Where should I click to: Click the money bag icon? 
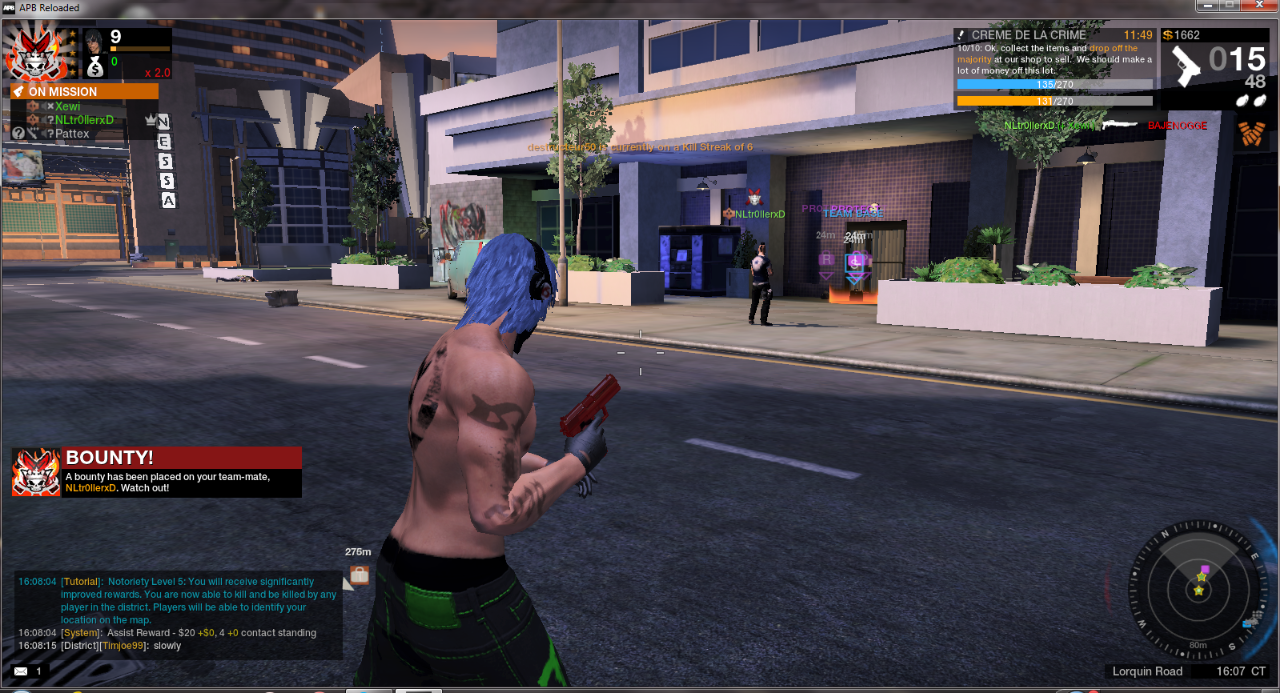(x=94, y=65)
